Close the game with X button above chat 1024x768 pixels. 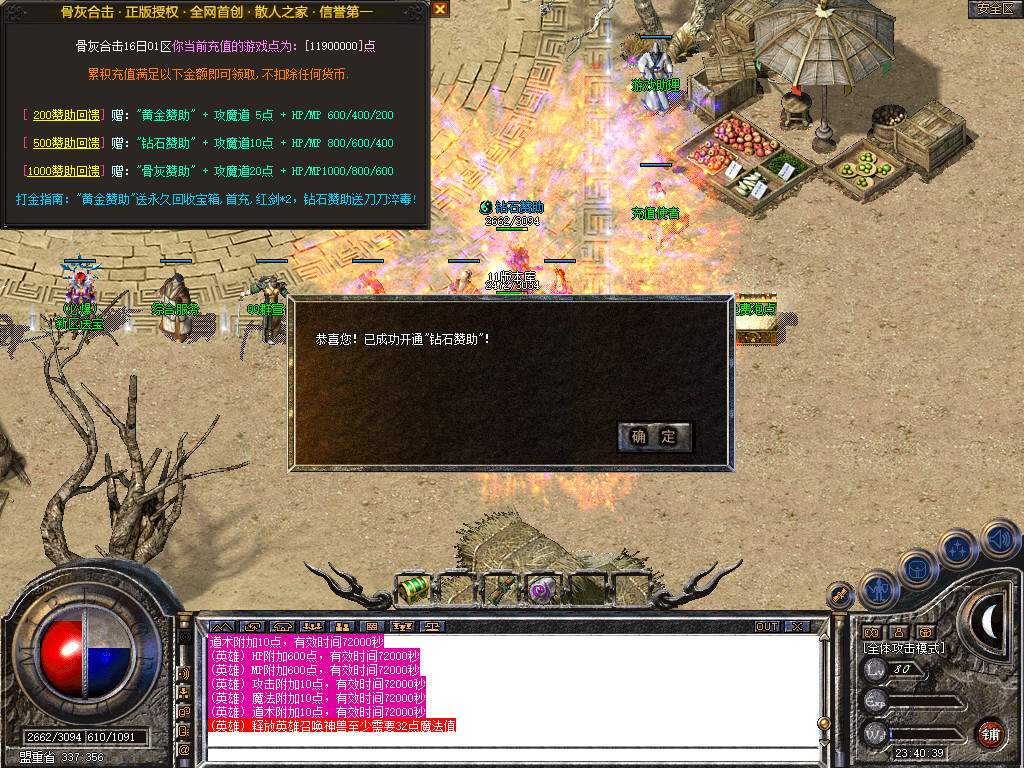click(x=797, y=626)
